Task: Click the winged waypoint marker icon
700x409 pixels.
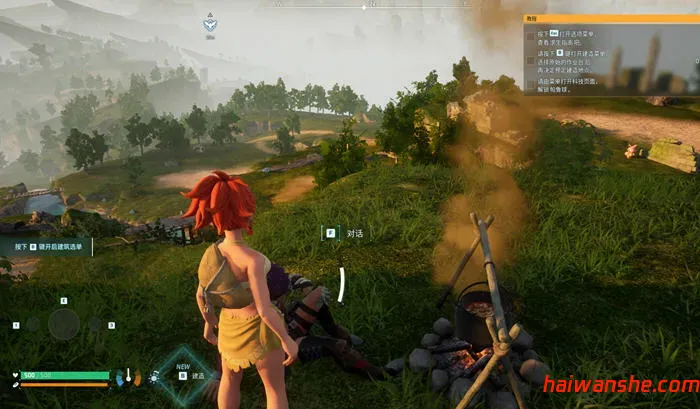Action: (x=210, y=22)
